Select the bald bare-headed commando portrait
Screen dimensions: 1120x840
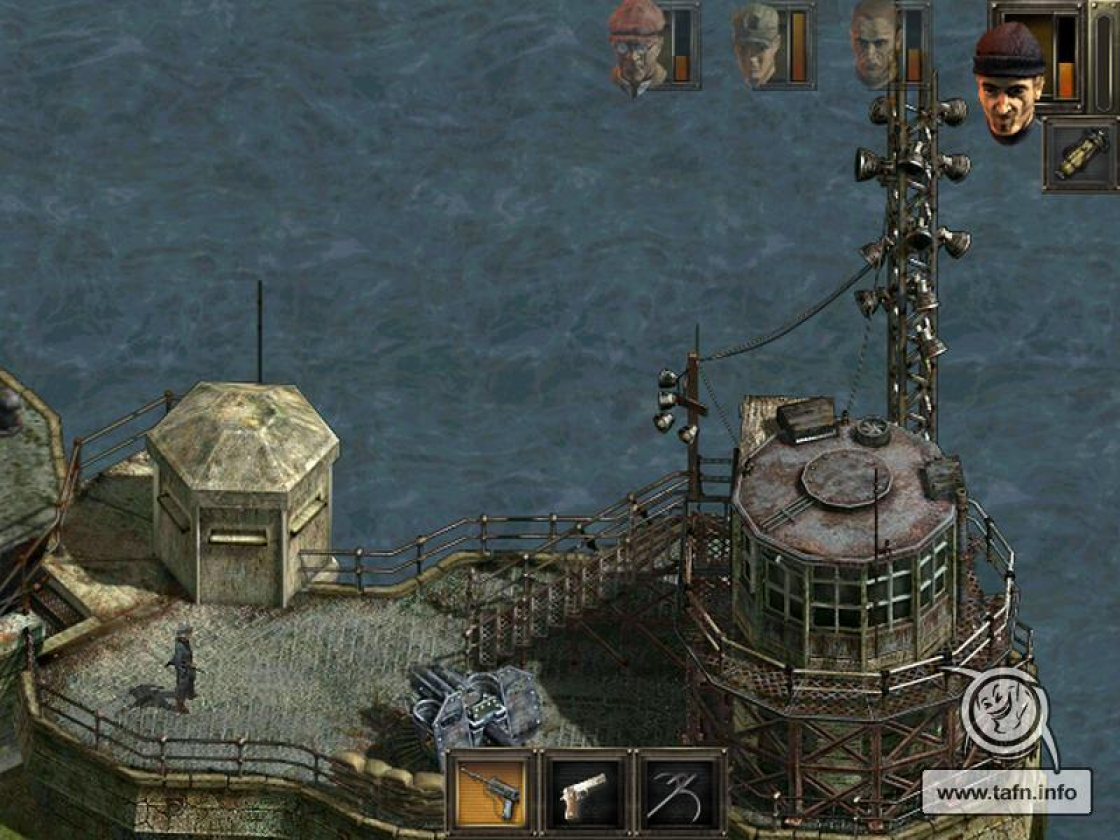pos(875,45)
